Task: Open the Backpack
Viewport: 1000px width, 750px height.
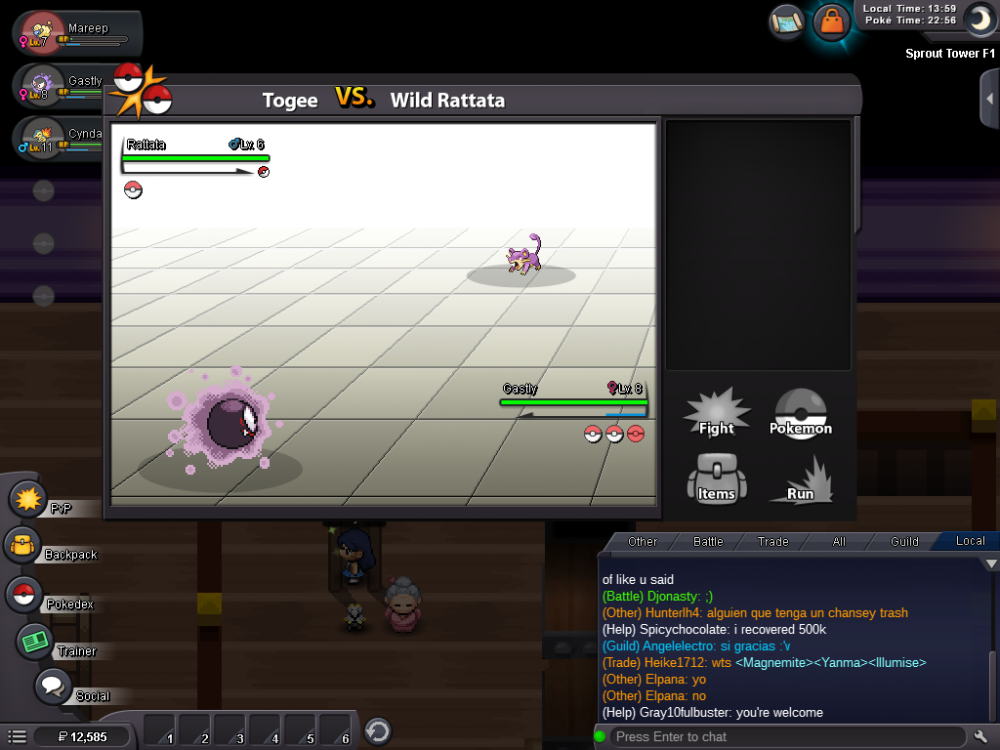Action: [22, 546]
